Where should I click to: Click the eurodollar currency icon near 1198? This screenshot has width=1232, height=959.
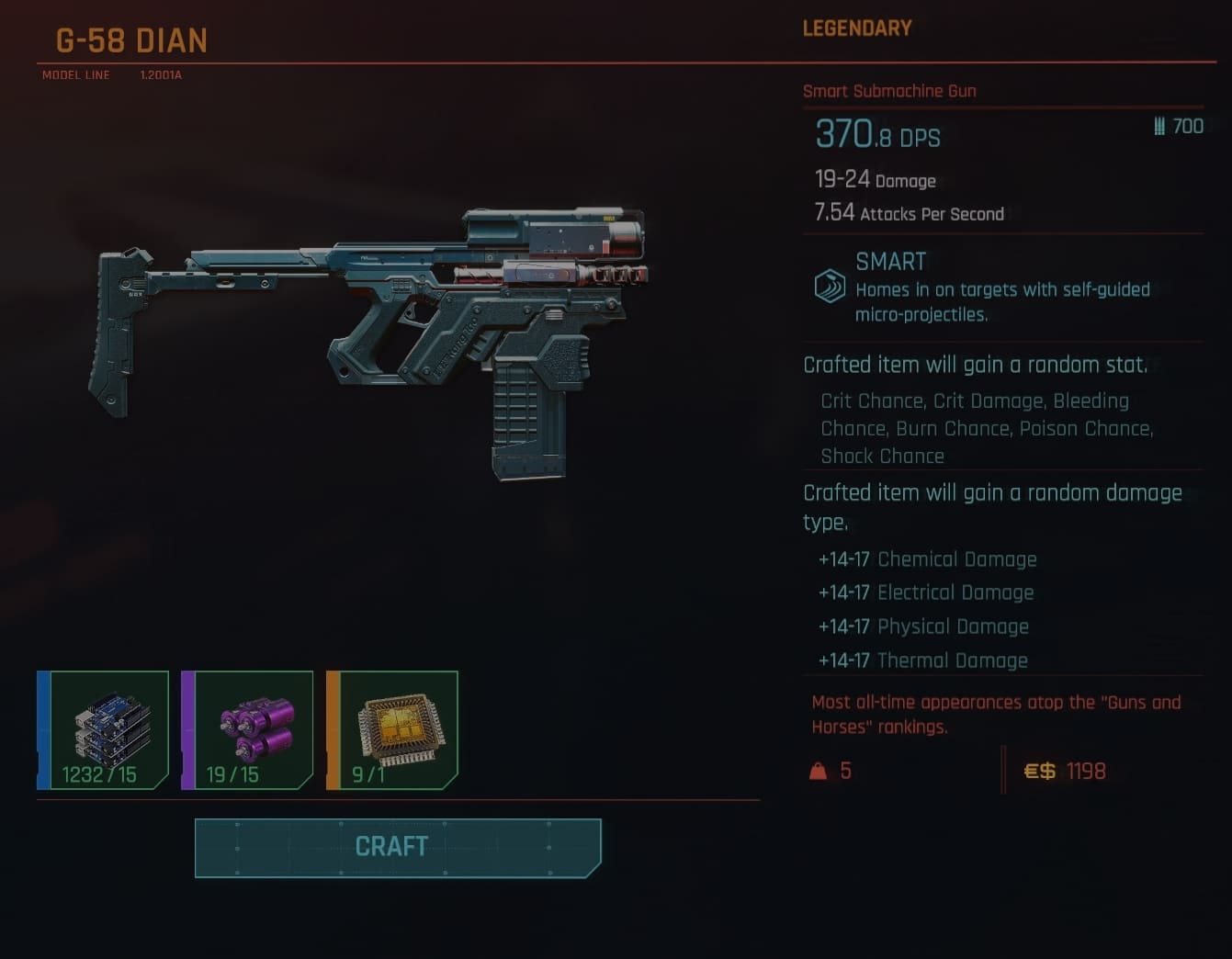tap(1041, 771)
